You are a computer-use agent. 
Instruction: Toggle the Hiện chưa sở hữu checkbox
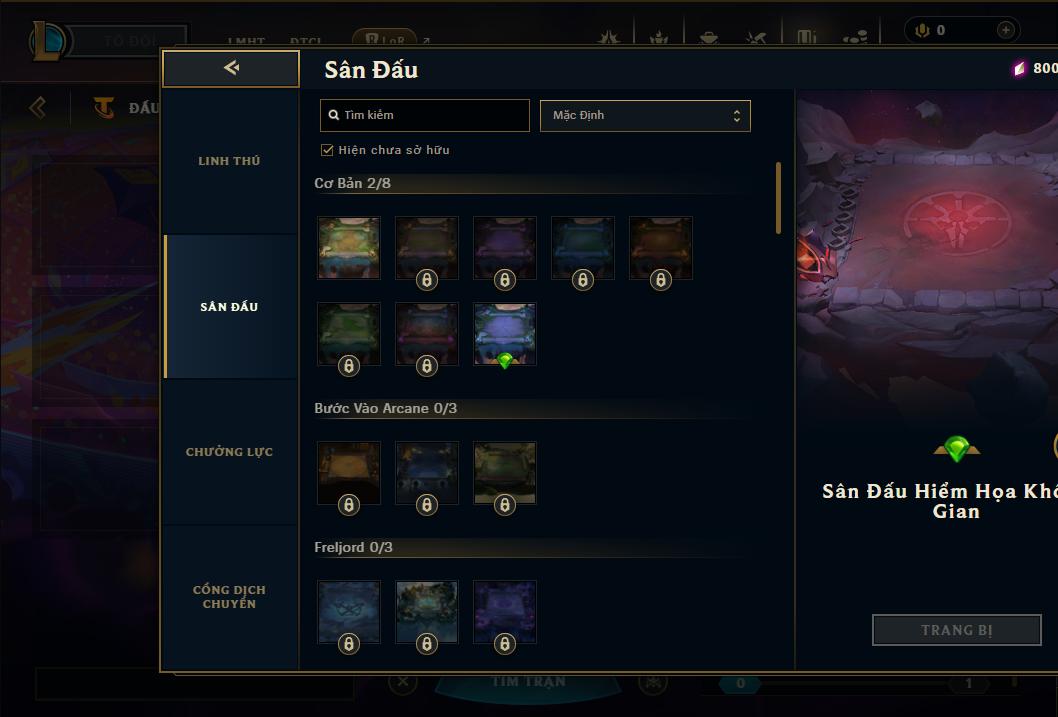pyautogui.click(x=327, y=150)
